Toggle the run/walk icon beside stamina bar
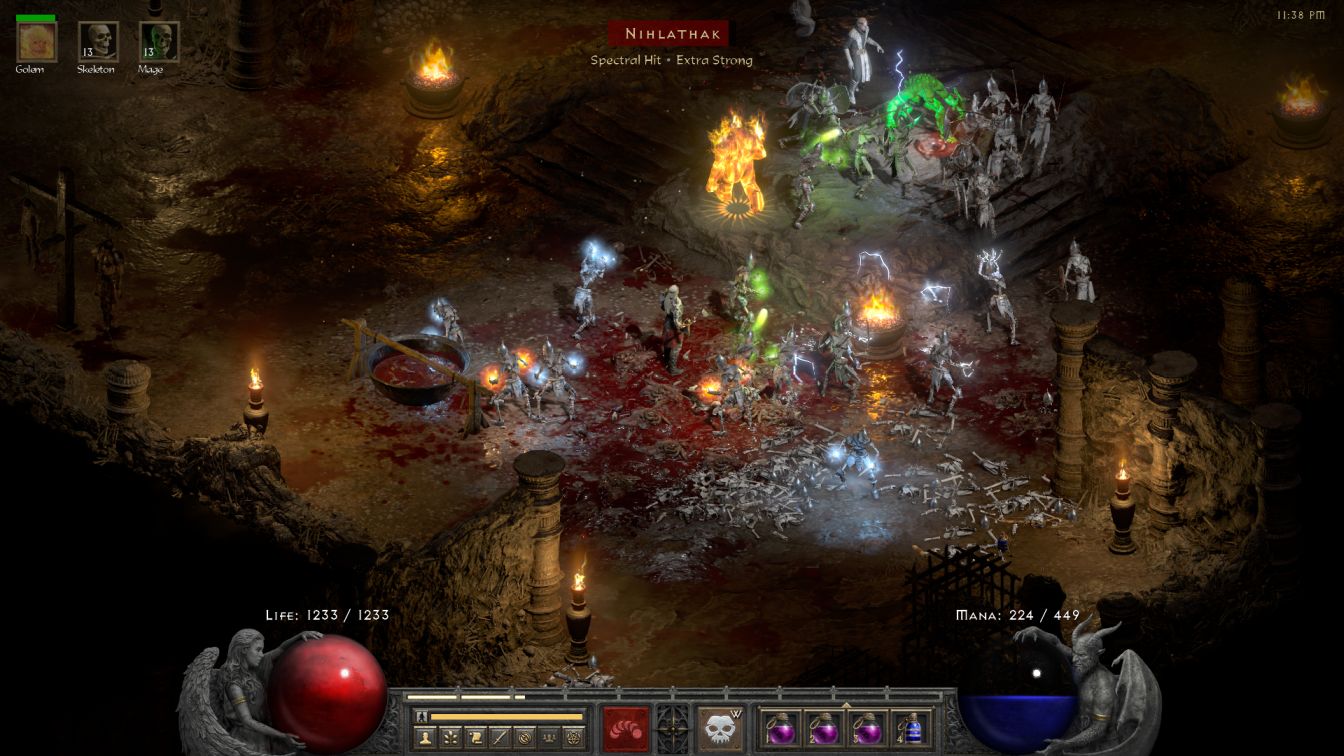The width and height of the screenshot is (1344, 756). (422, 716)
